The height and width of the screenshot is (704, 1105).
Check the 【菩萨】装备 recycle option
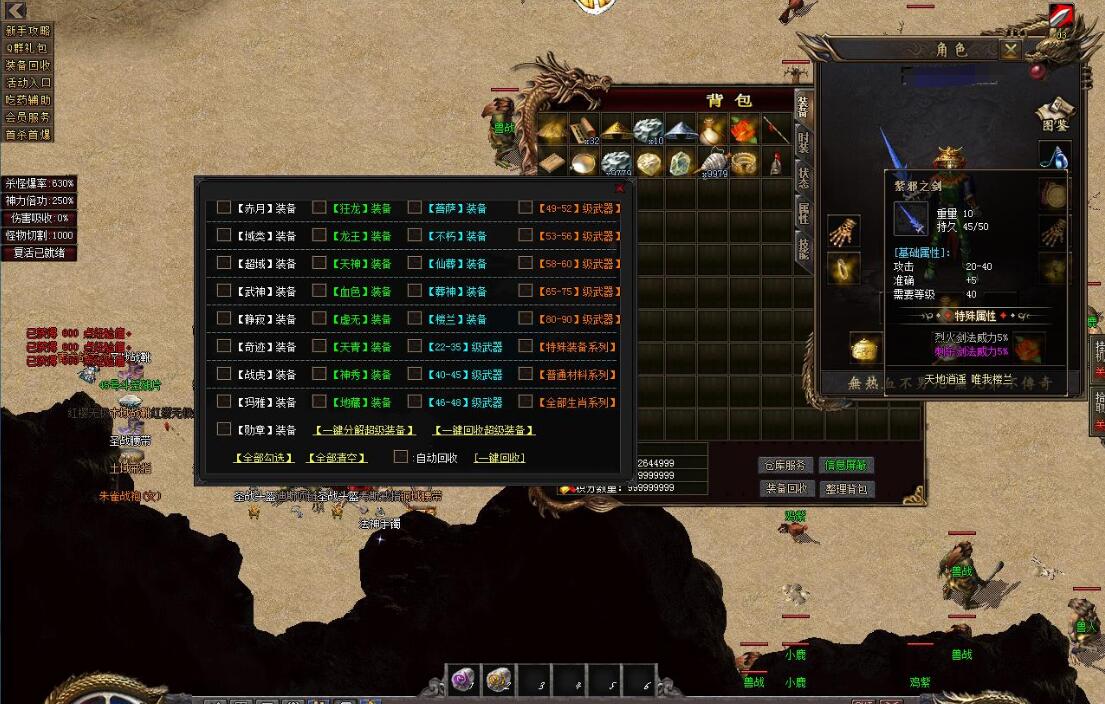[414, 208]
